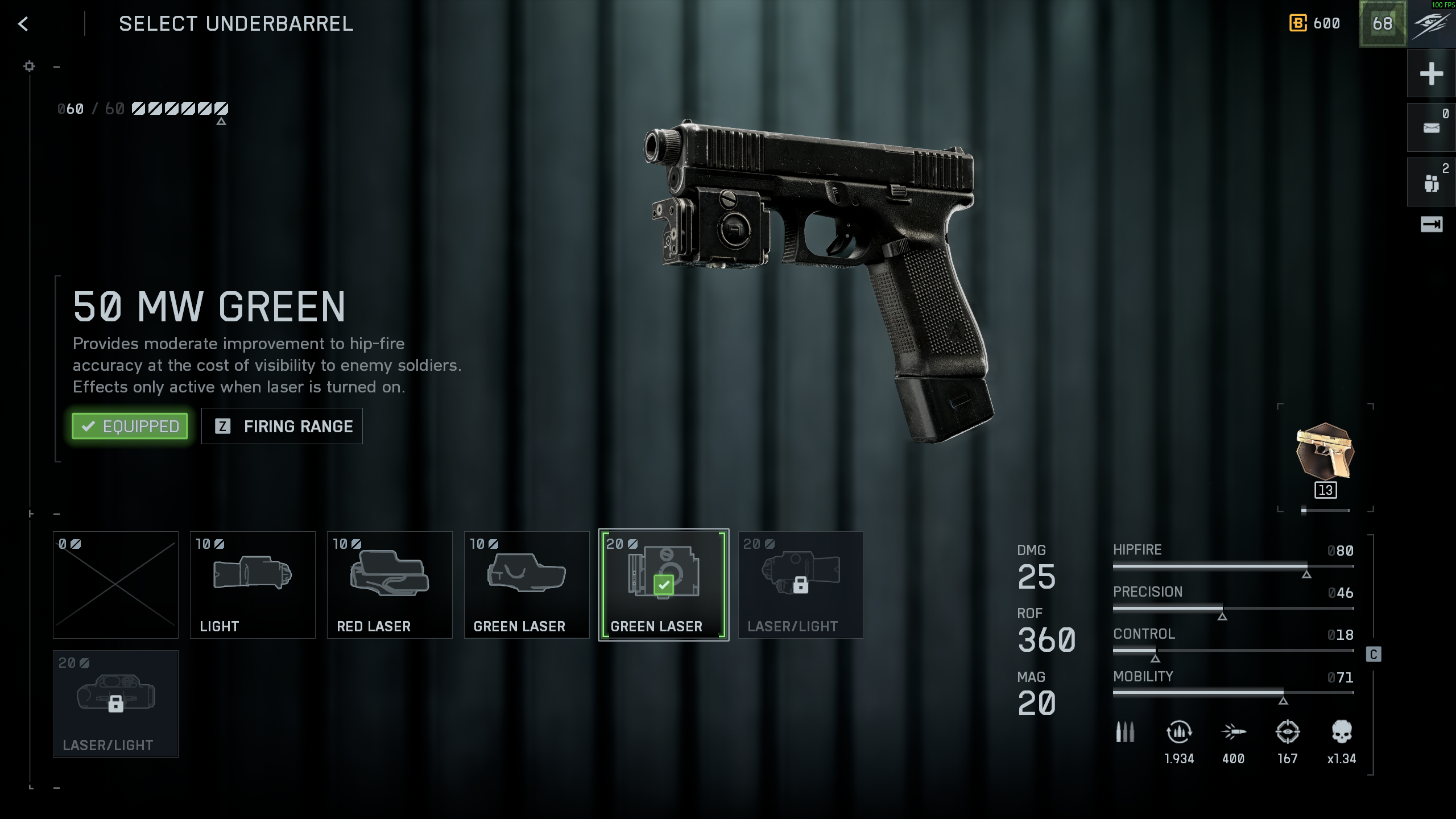Image resolution: width=1456 pixels, height=819 pixels.
Task: Select the Red Laser attachment tile
Action: point(390,585)
